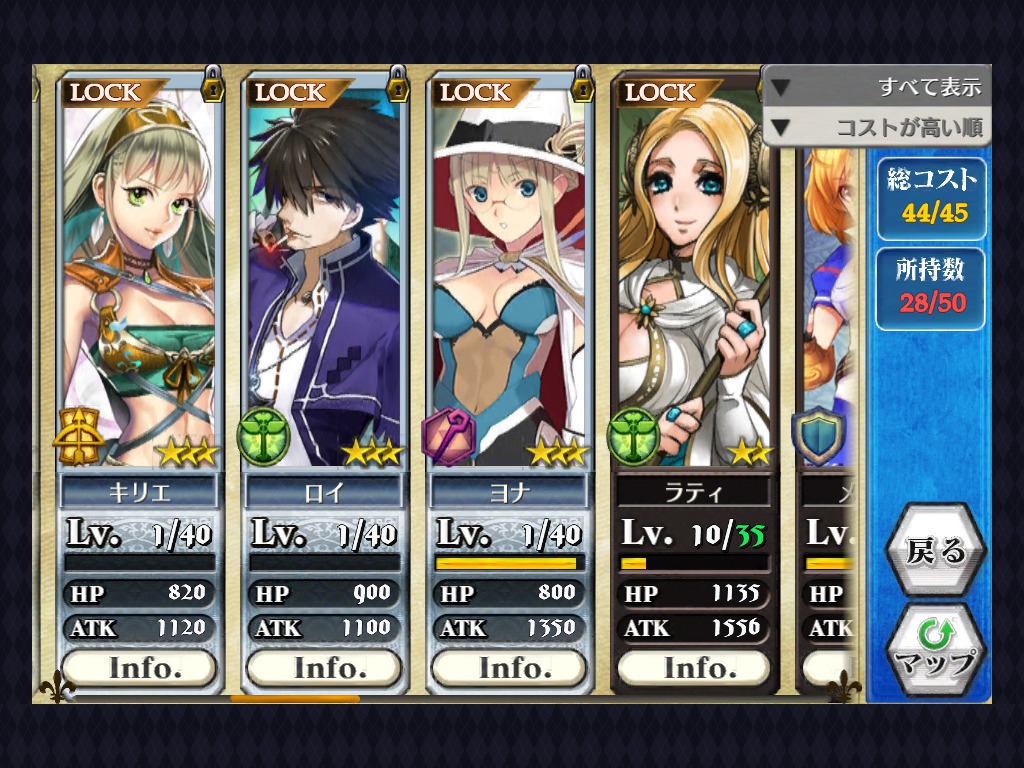Image resolution: width=1024 pixels, height=768 pixels.
Task: Open the マップ map button
Action: [935, 650]
